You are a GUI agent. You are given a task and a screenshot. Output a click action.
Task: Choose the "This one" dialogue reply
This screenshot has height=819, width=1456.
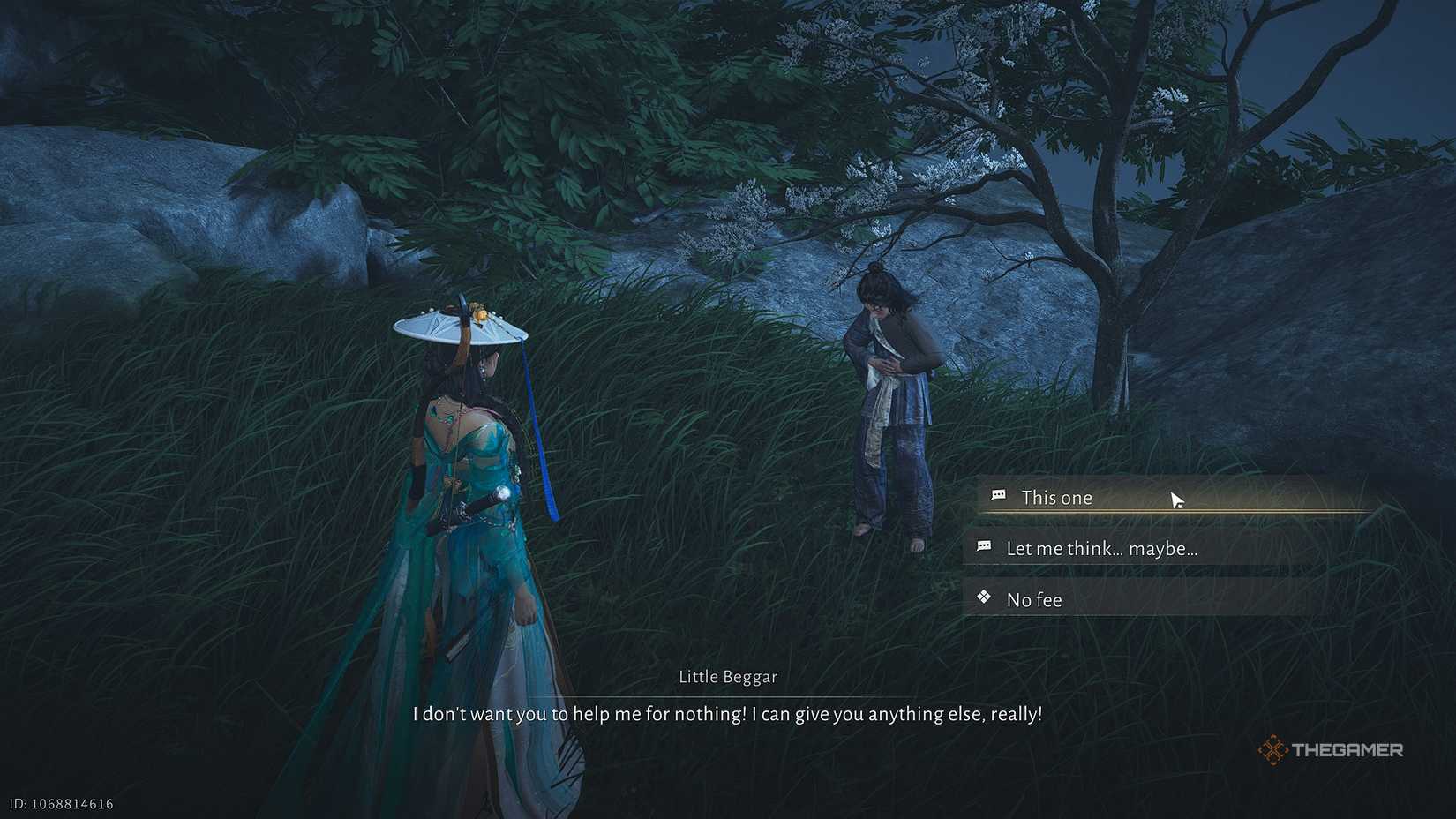pos(1056,498)
